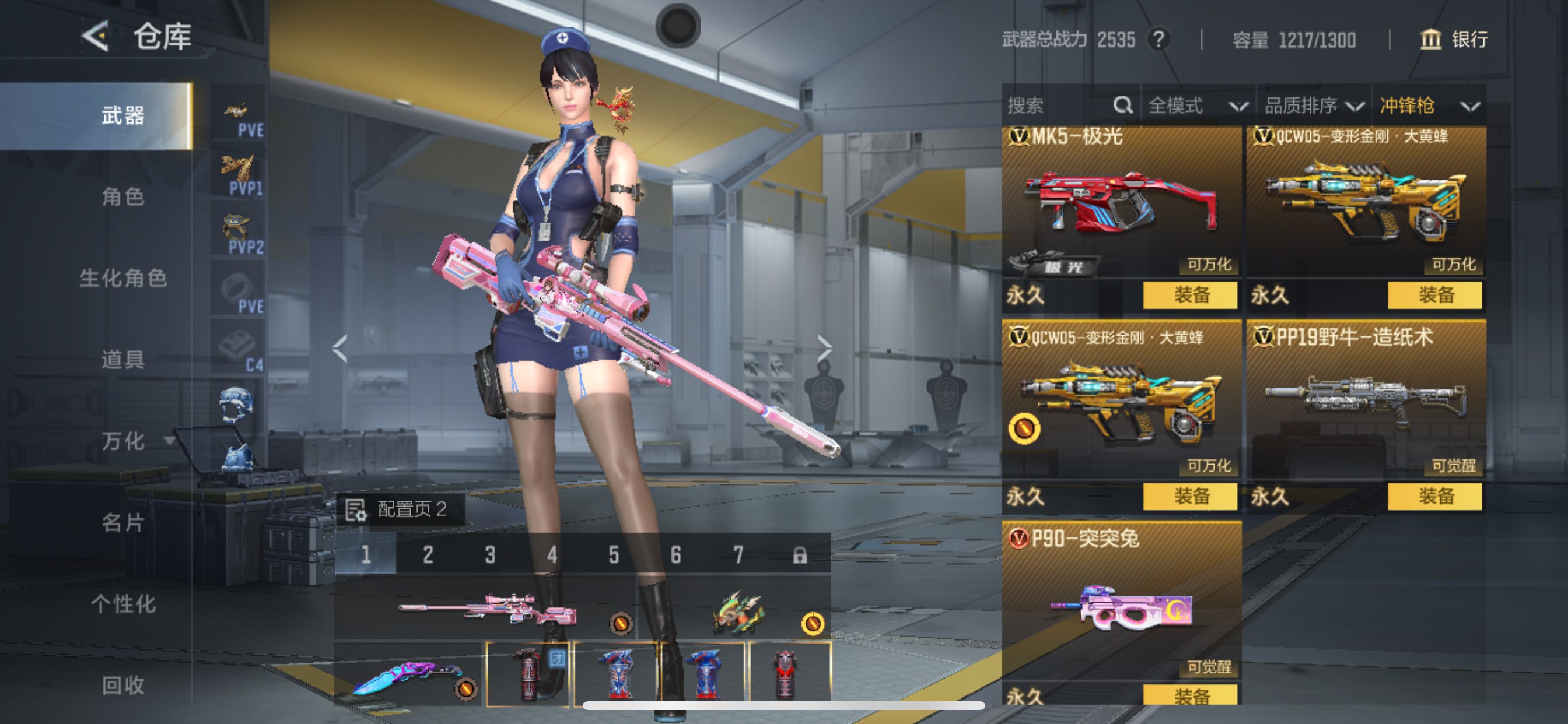
Task: Equip the MK5-极光 submachine gun
Action: (1190, 295)
